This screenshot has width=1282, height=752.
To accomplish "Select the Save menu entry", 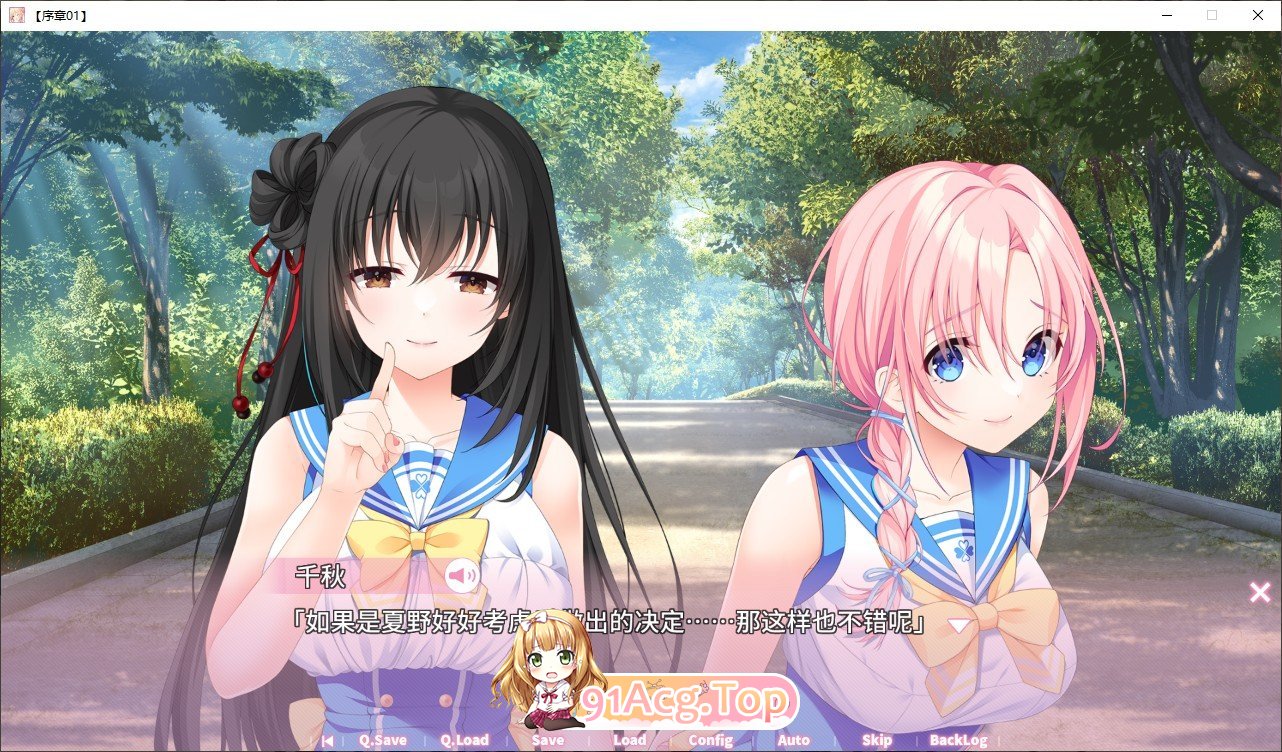I will coord(547,740).
